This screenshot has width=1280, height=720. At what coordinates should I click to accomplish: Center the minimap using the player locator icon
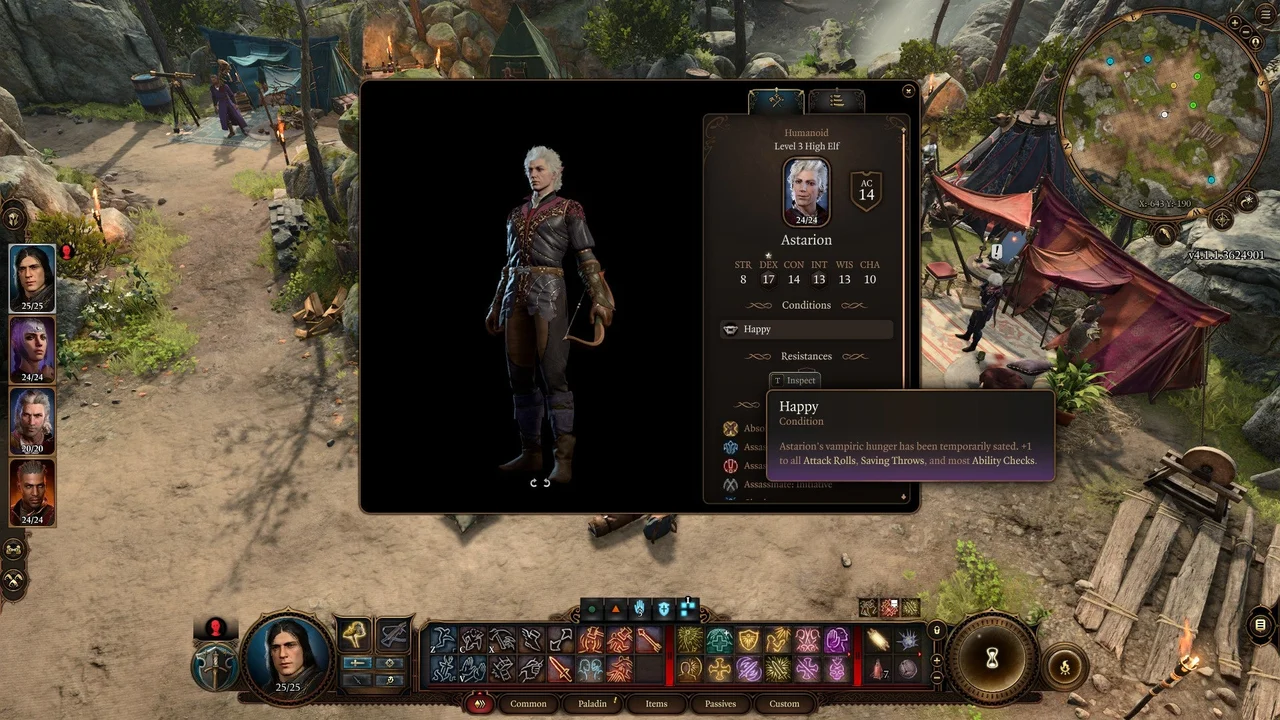click(x=1255, y=42)
